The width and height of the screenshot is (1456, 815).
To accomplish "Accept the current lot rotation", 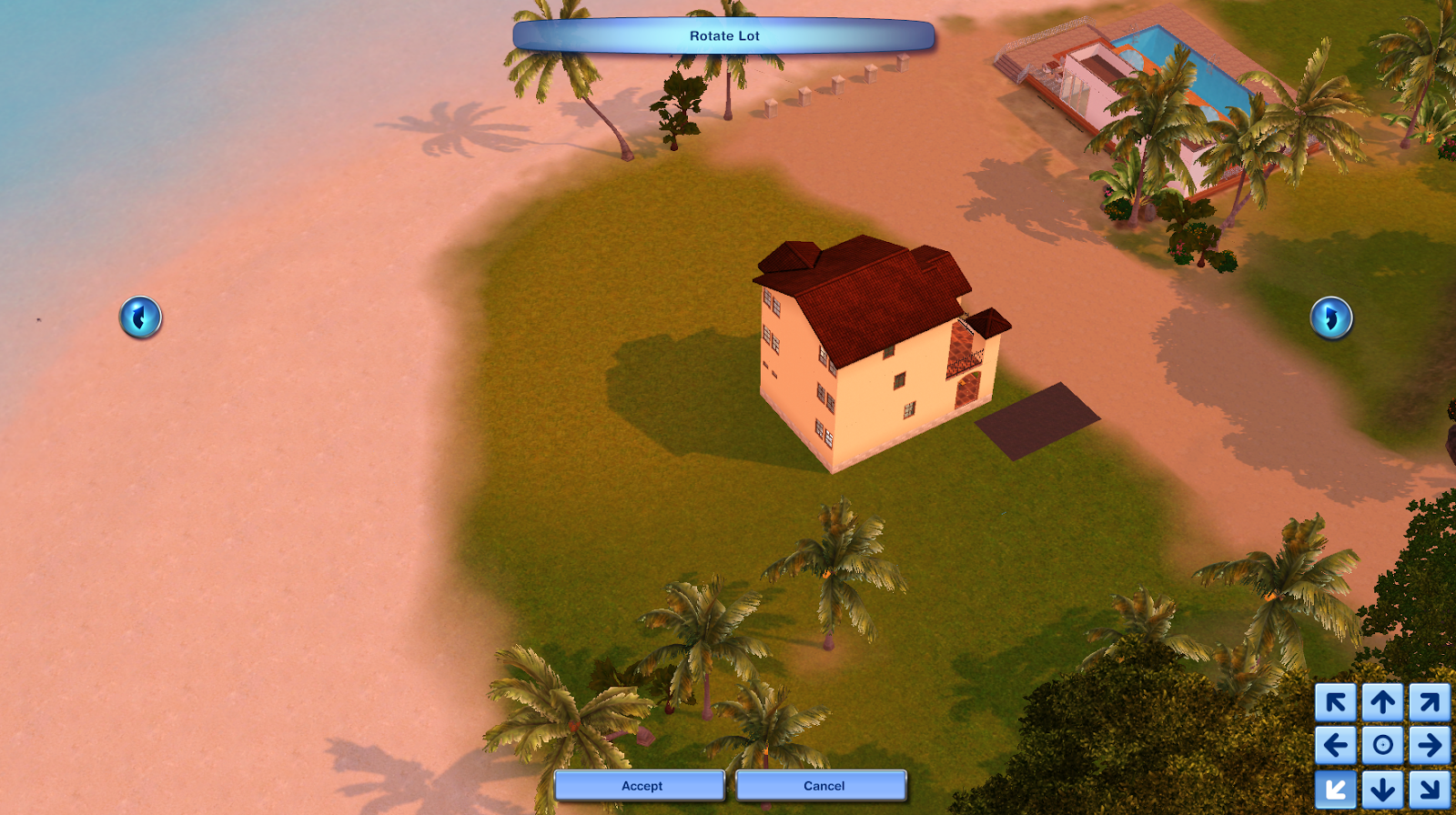I will [640, 785].
